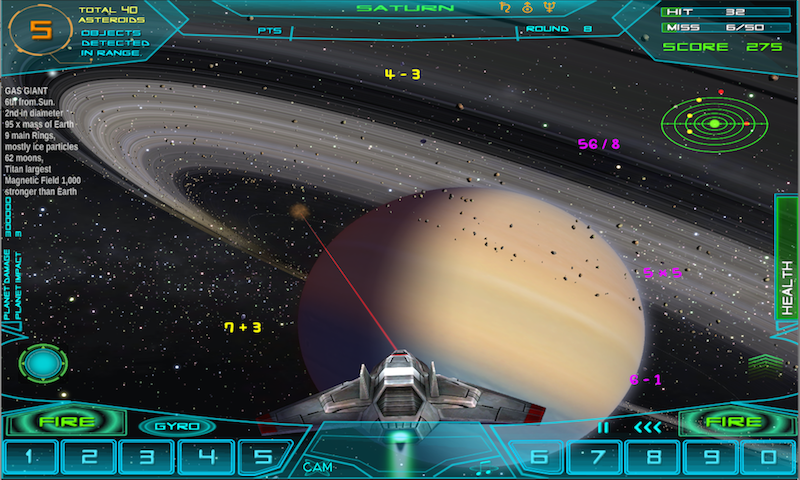Toggle the music note sound icon
Image resolution: width=800 pixels, height=480 pixels.
pos(482,466)
